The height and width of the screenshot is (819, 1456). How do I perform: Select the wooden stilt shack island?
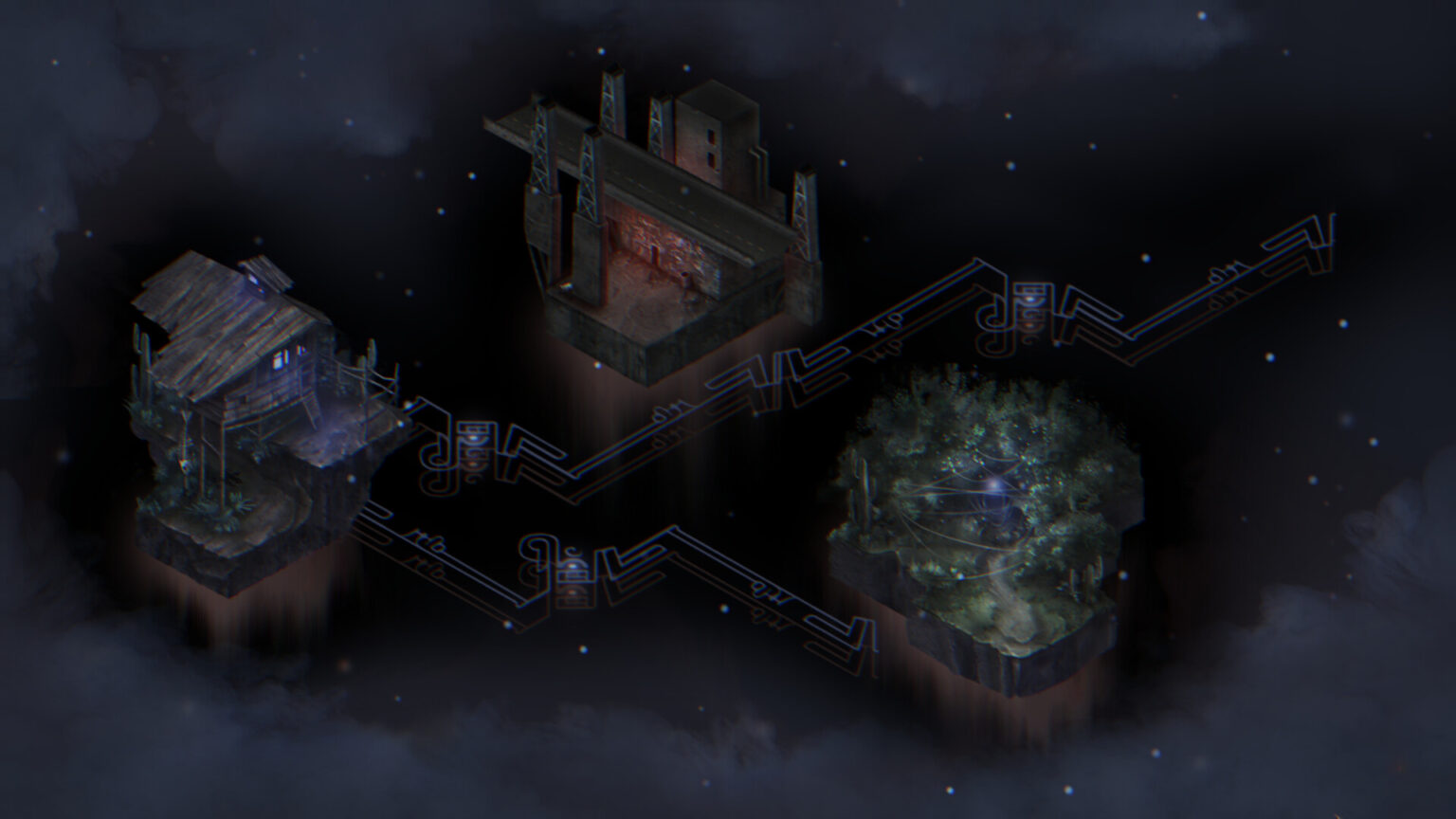point(256,417)
